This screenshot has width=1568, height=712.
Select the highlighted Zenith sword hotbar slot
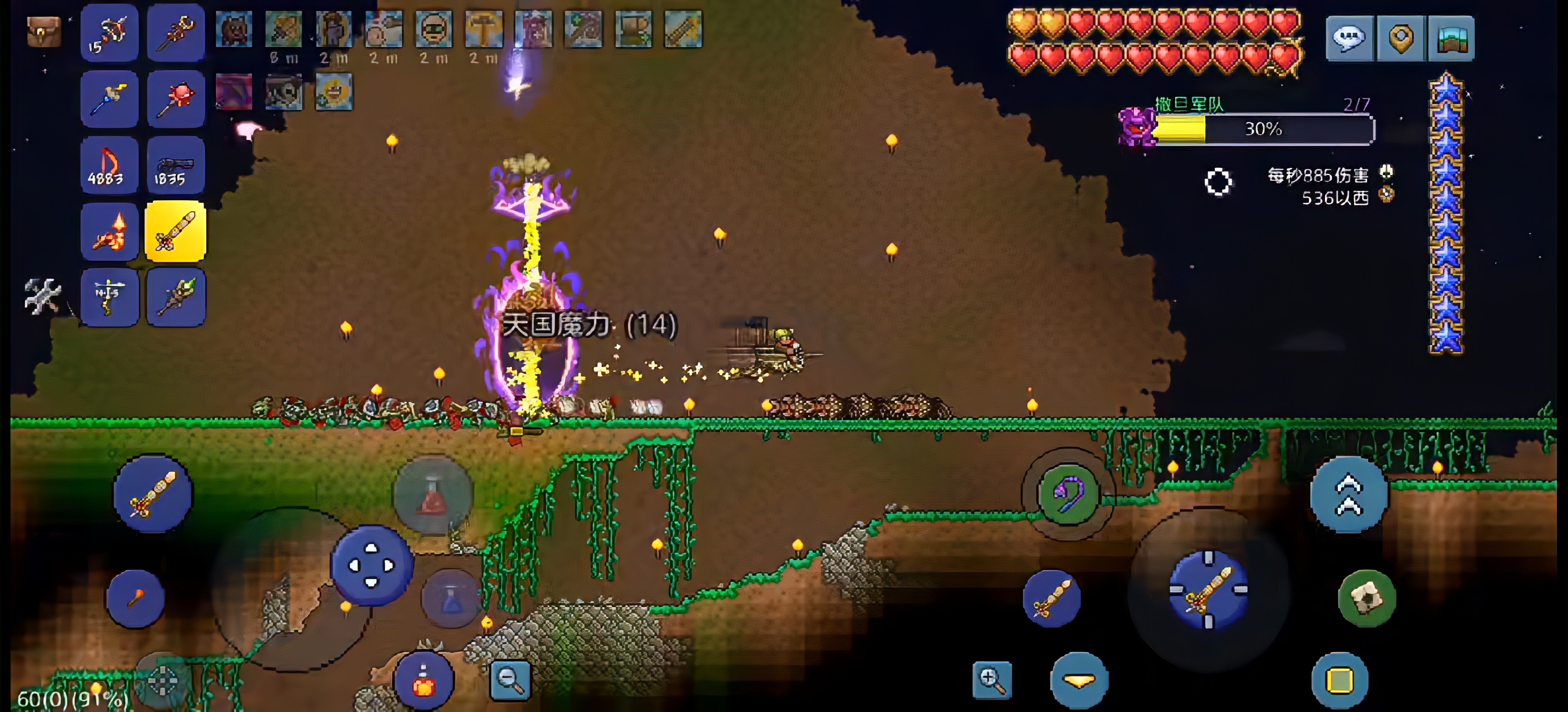tap(175, 232)
